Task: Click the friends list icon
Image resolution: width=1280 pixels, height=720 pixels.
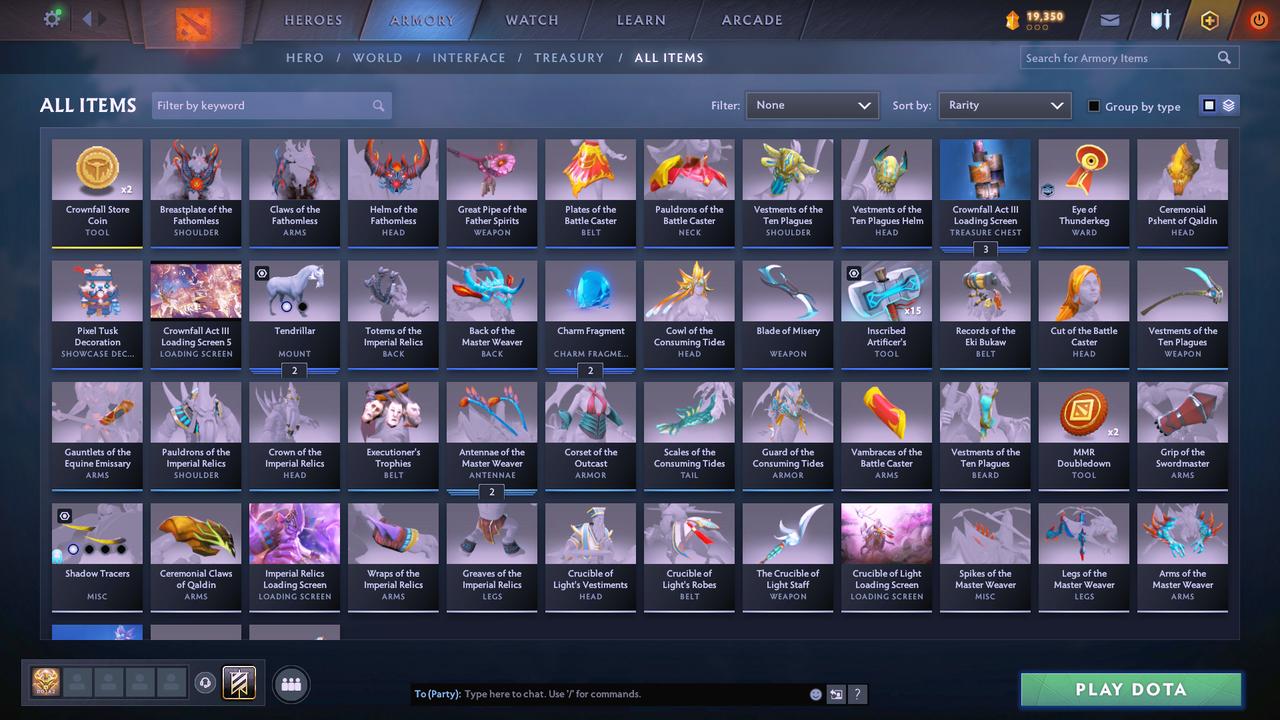Action: (x=289, y=683)
